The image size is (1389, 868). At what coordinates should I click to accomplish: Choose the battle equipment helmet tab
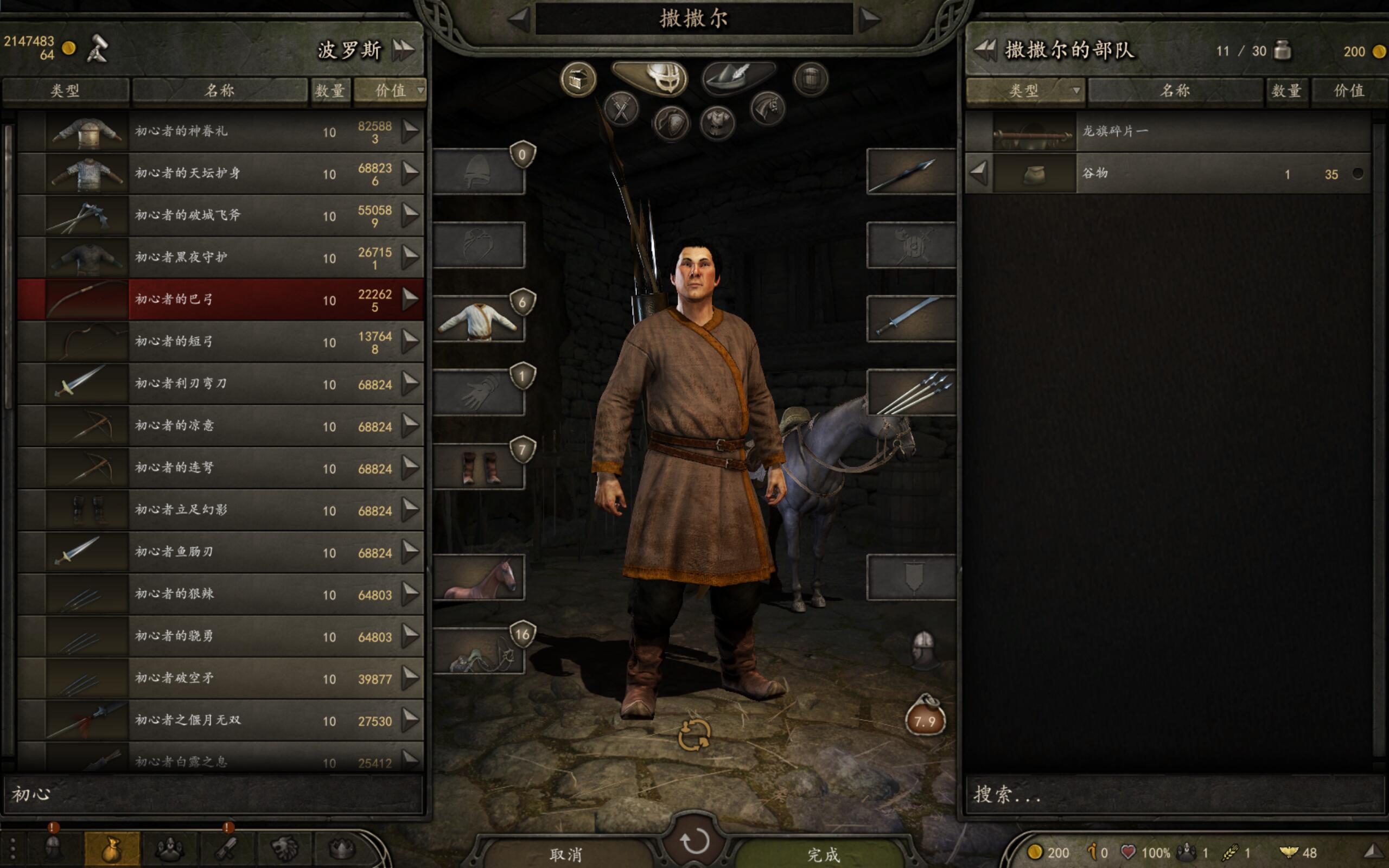pyautogui.click(x=651, y=78)
